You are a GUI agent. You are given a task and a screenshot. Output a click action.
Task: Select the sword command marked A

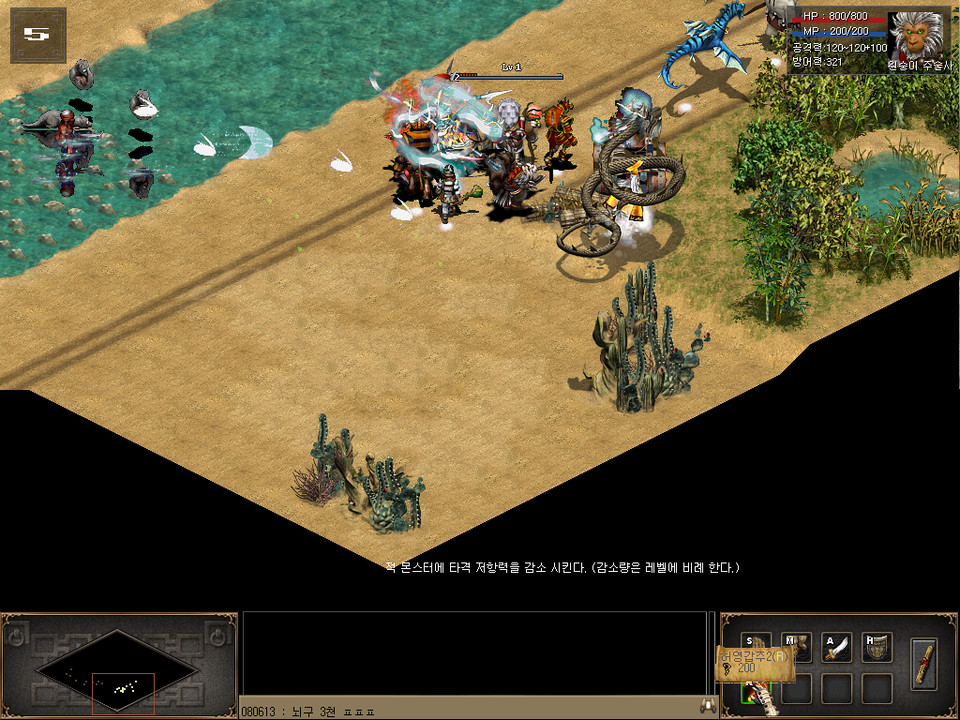click(837, 647)
